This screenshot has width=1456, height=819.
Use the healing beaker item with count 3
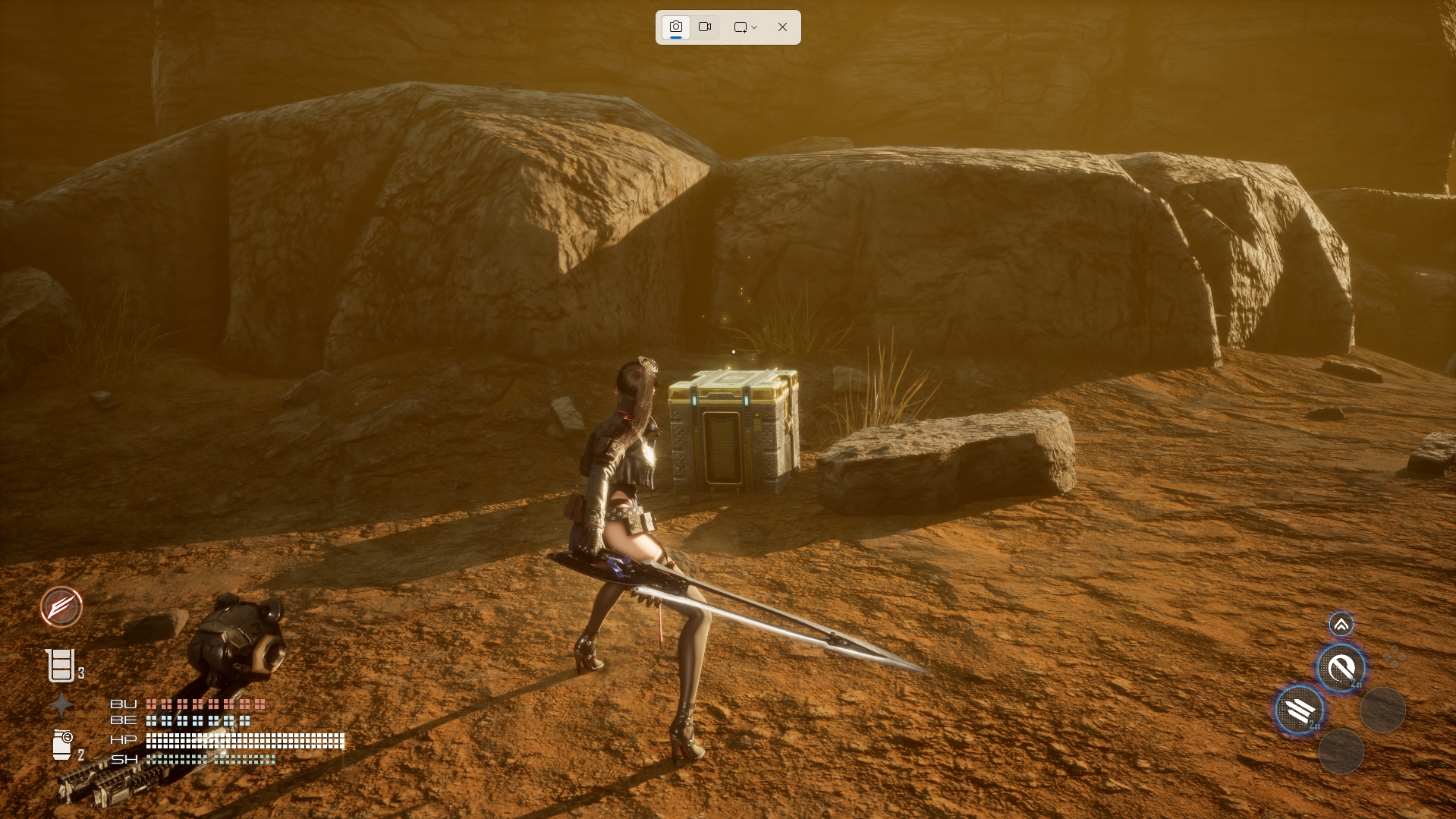point(61,666)
